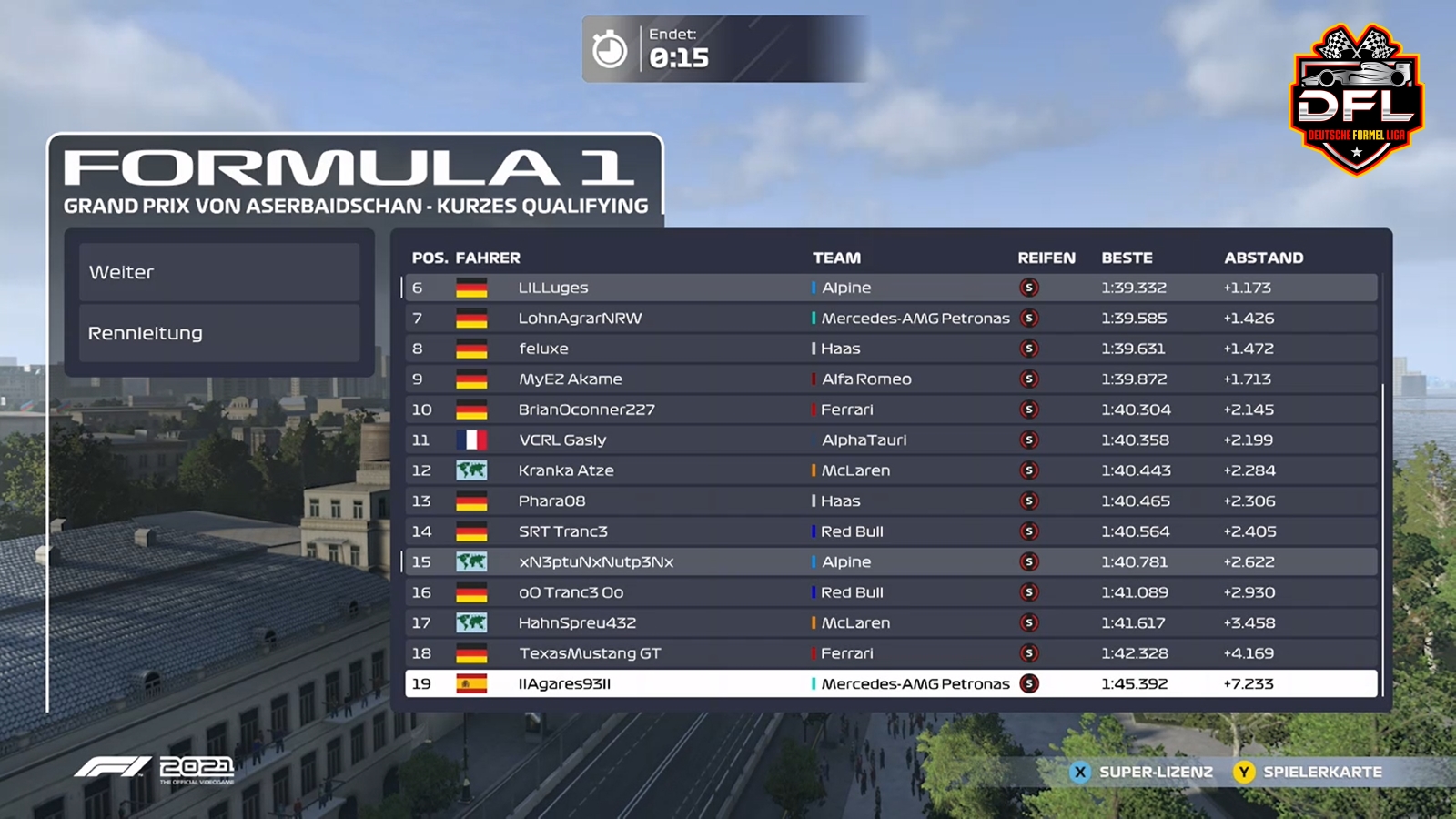Select the Weiter menu option
This screenshot has width=1456, height=819.
click(218, 272)
